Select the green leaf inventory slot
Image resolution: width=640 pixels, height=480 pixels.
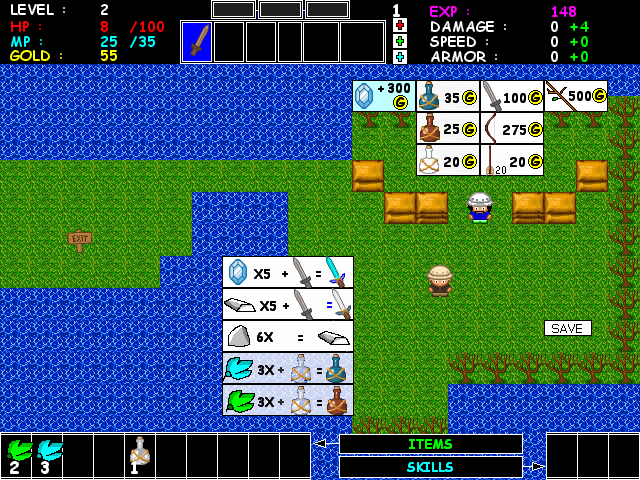click(x=17, y=455)
